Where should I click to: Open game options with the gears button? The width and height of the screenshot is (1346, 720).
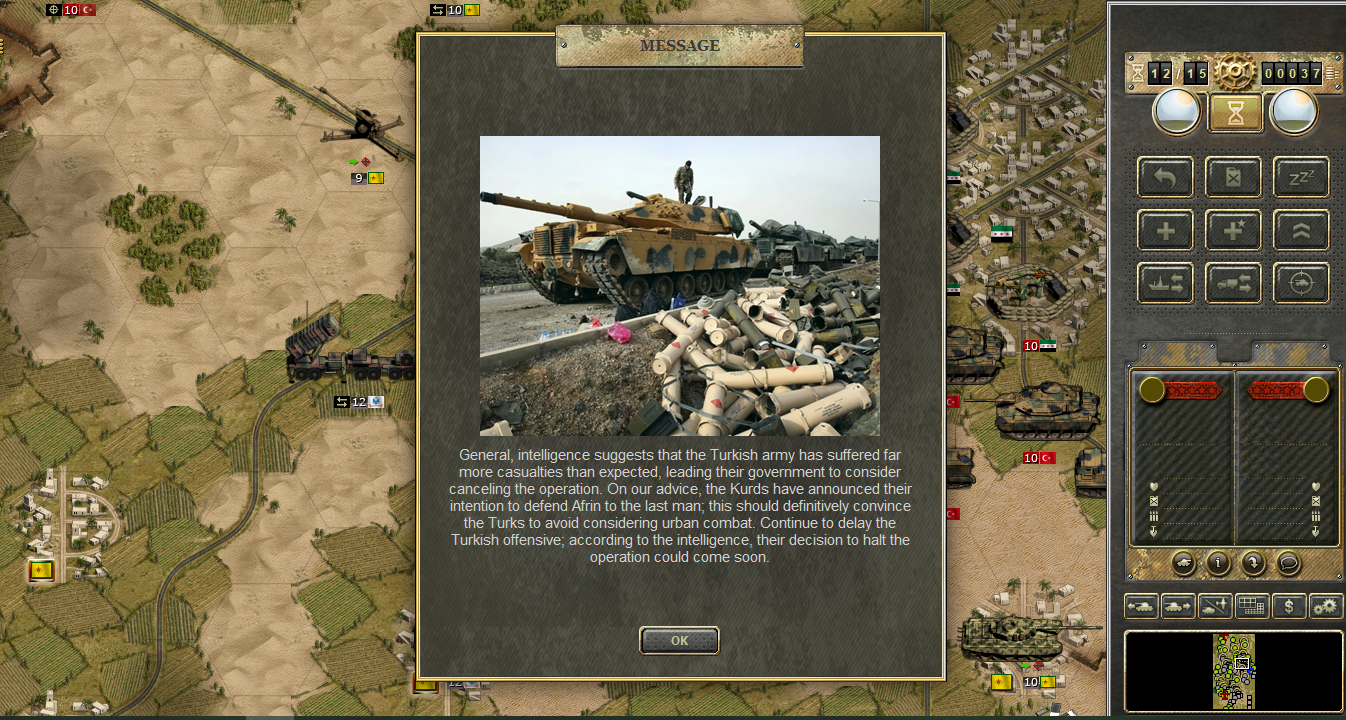click(1326, 605)
